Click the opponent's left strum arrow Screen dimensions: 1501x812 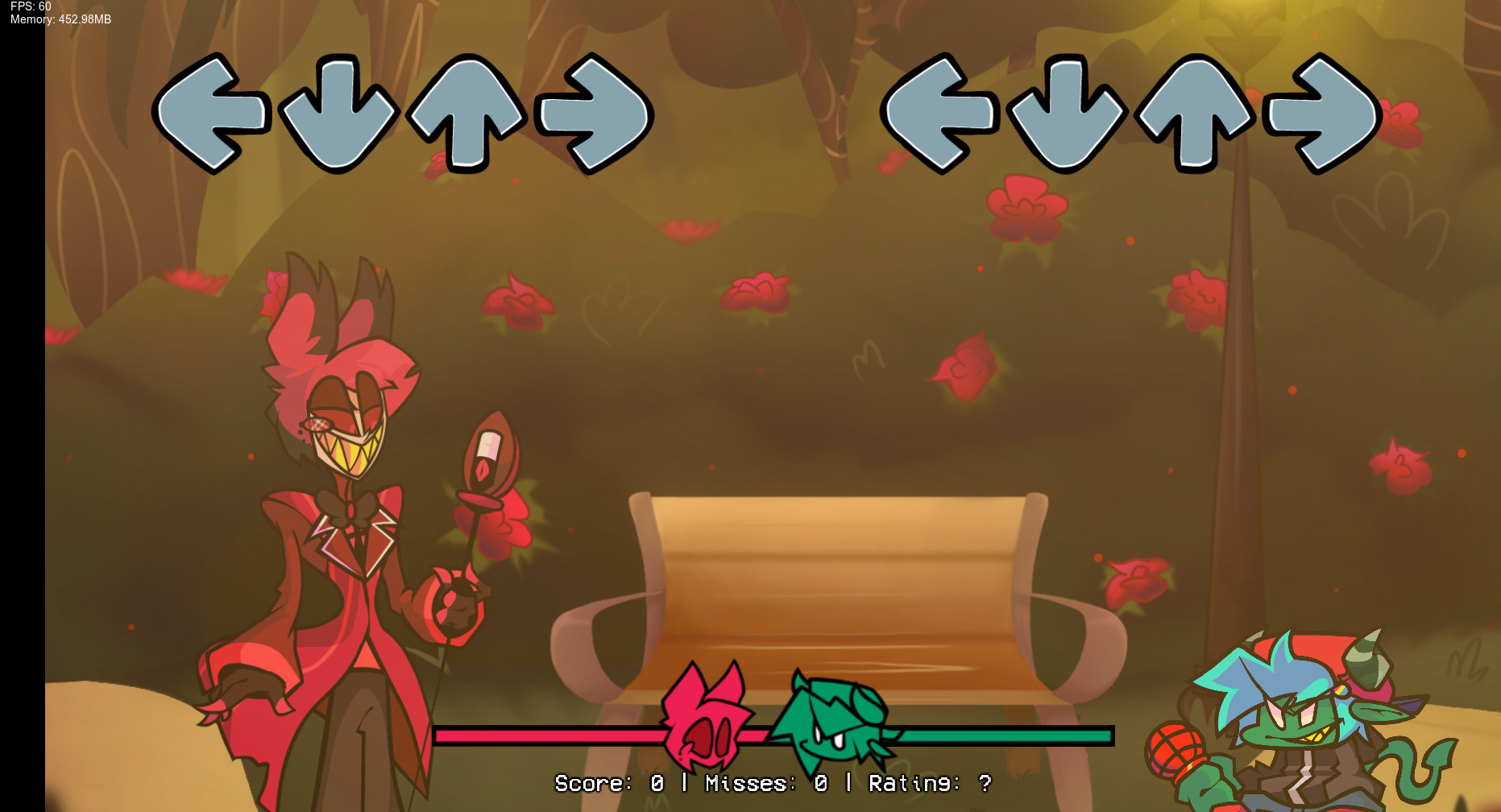[x=214, y=113]
